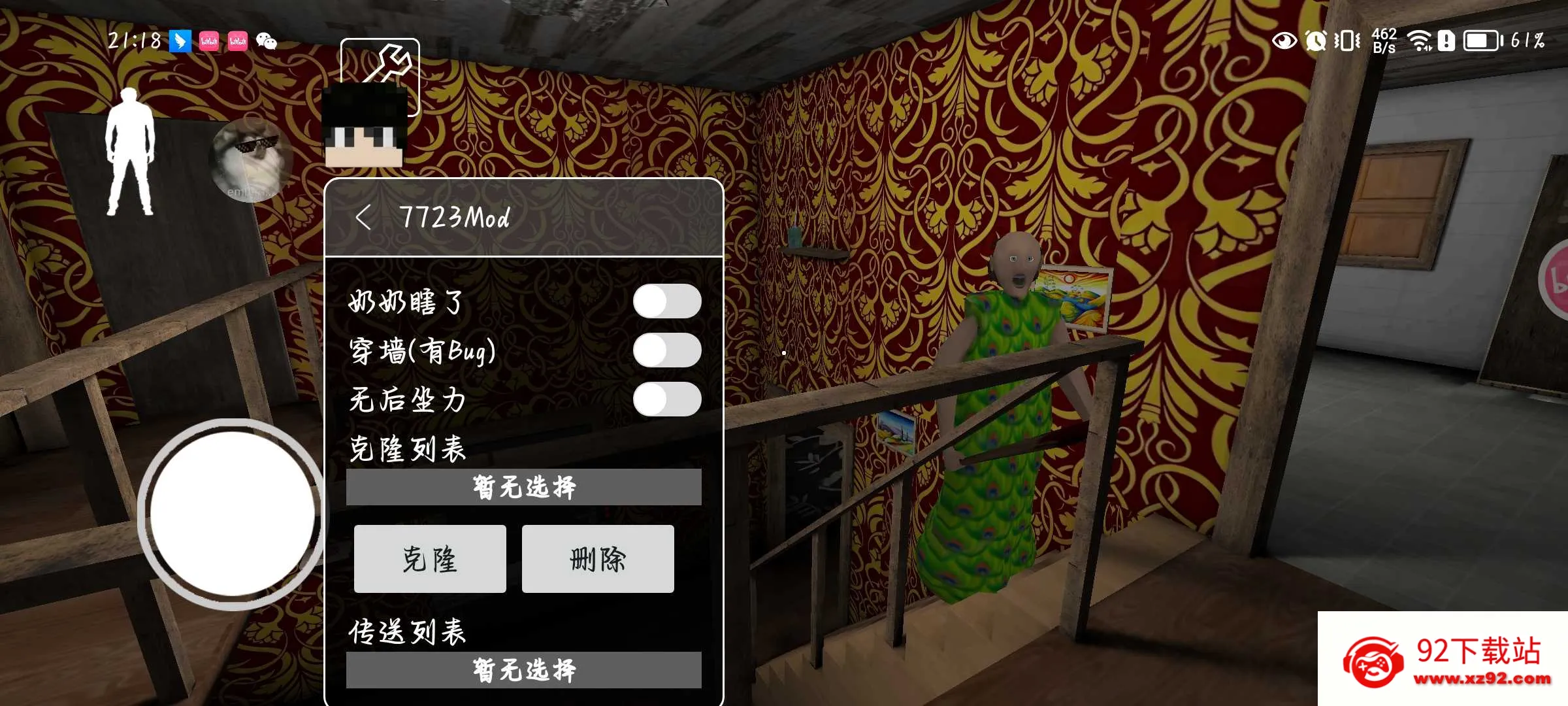Open the 克隆列表 暂无选择 selector
Image resolution: width=1568 pixels, height=706 pixels.
(x=524, y=486)
